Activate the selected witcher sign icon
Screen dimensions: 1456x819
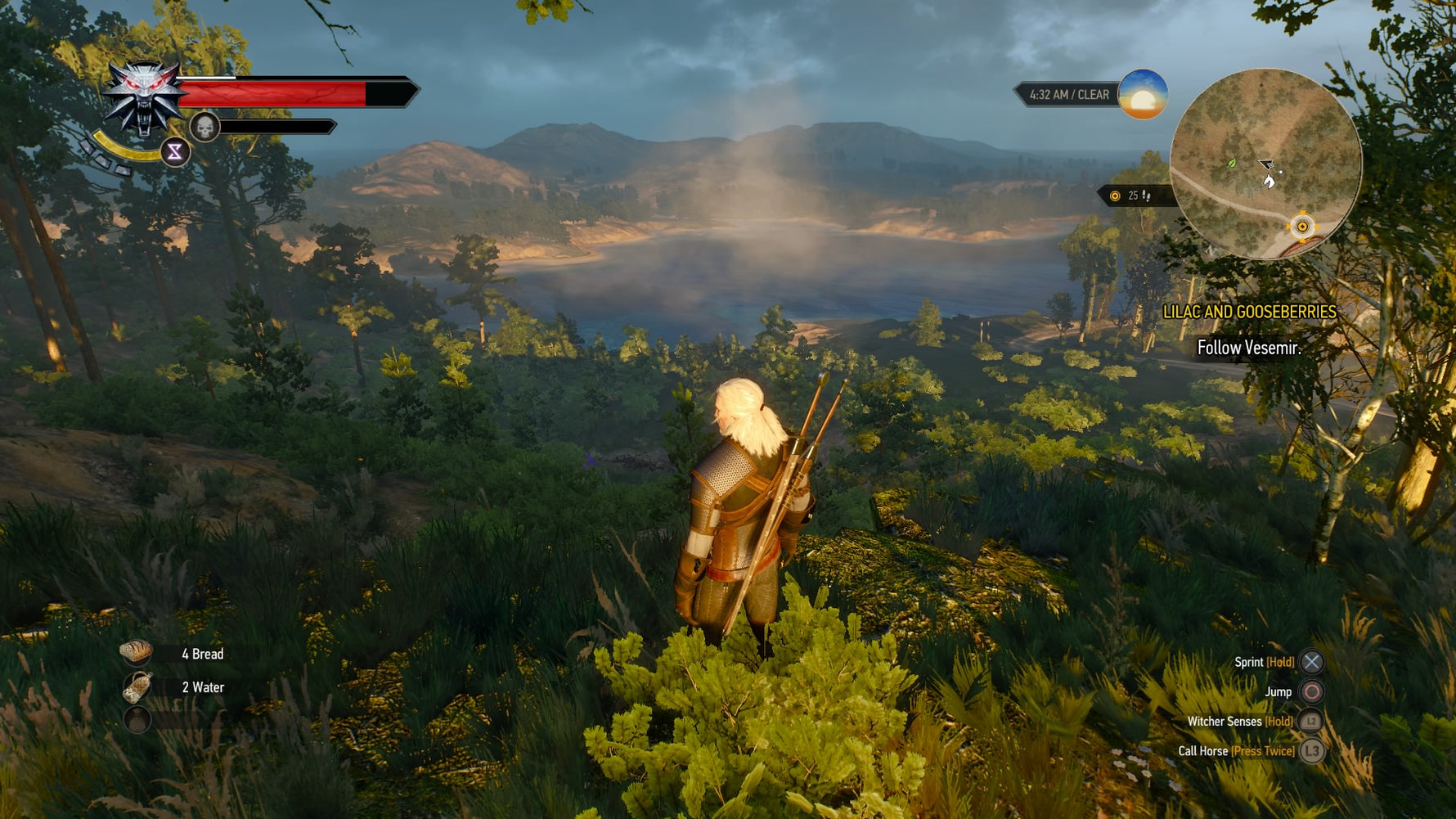click(x=175, y=152)
